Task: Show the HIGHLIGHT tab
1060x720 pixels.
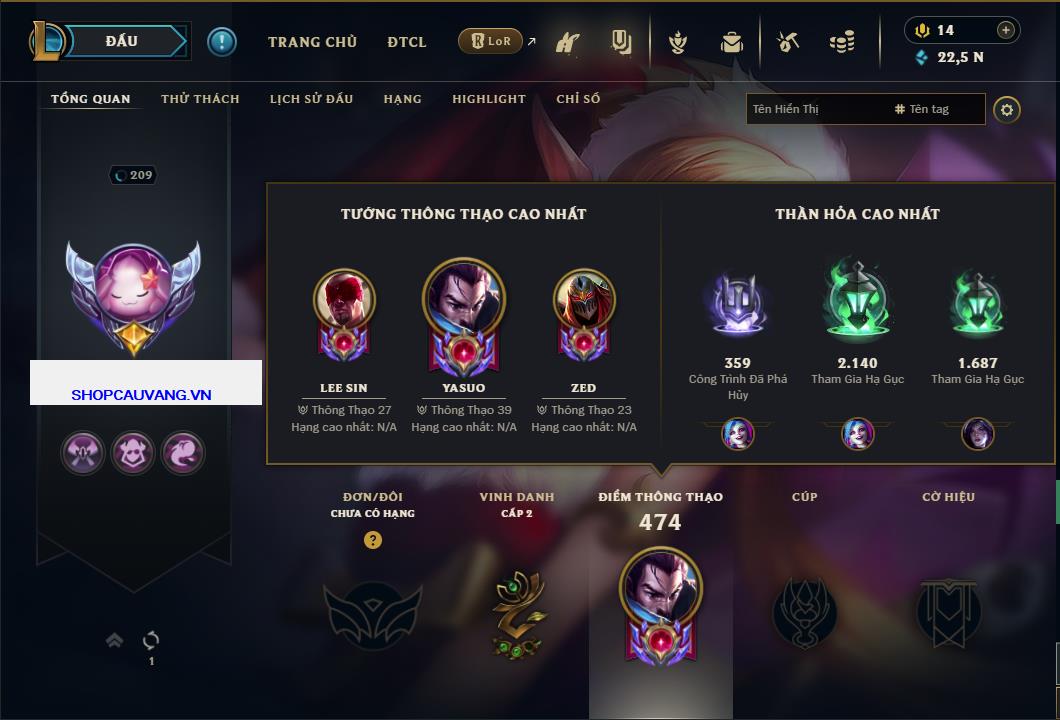Action: click(x=489, y=99)
